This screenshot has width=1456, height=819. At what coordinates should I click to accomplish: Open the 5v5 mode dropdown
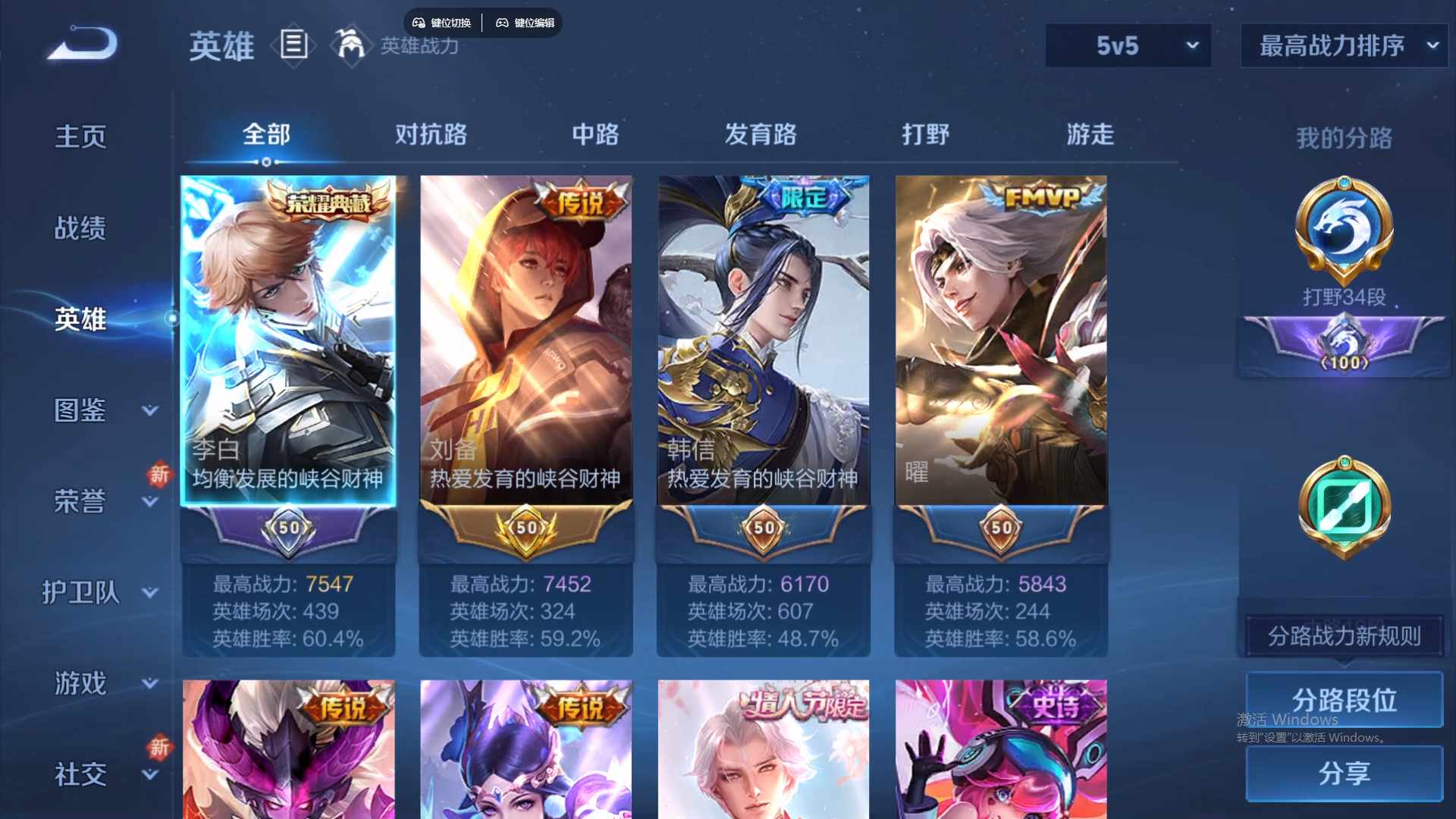click(1128, 45)
